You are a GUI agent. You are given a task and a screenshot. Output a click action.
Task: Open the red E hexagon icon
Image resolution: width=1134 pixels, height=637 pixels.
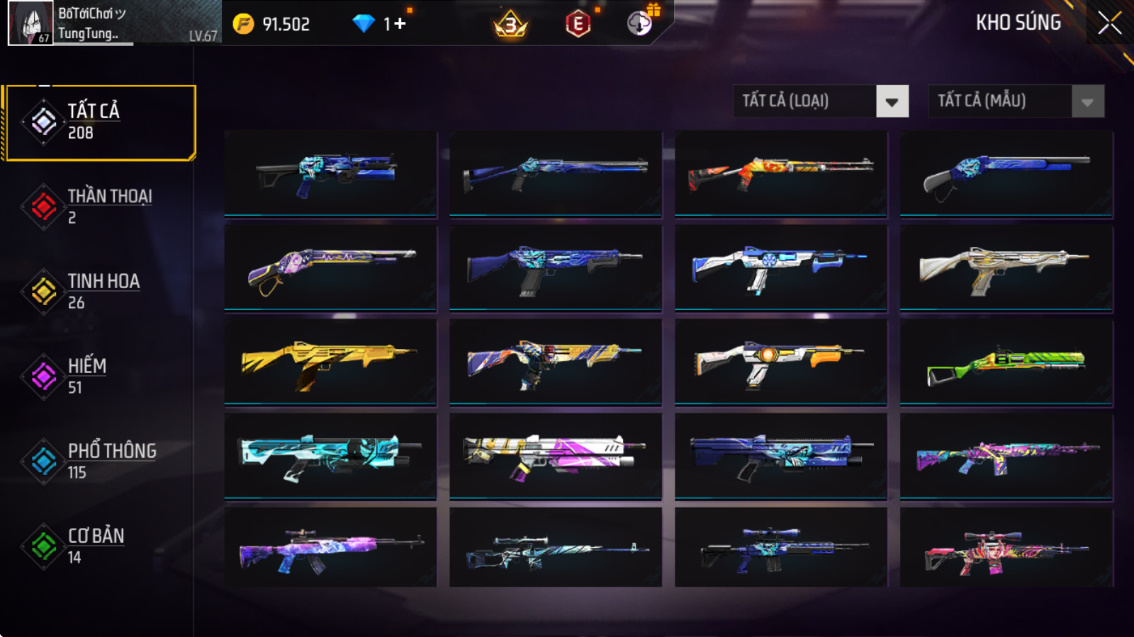pyautogui.click(x=578, y=24)
